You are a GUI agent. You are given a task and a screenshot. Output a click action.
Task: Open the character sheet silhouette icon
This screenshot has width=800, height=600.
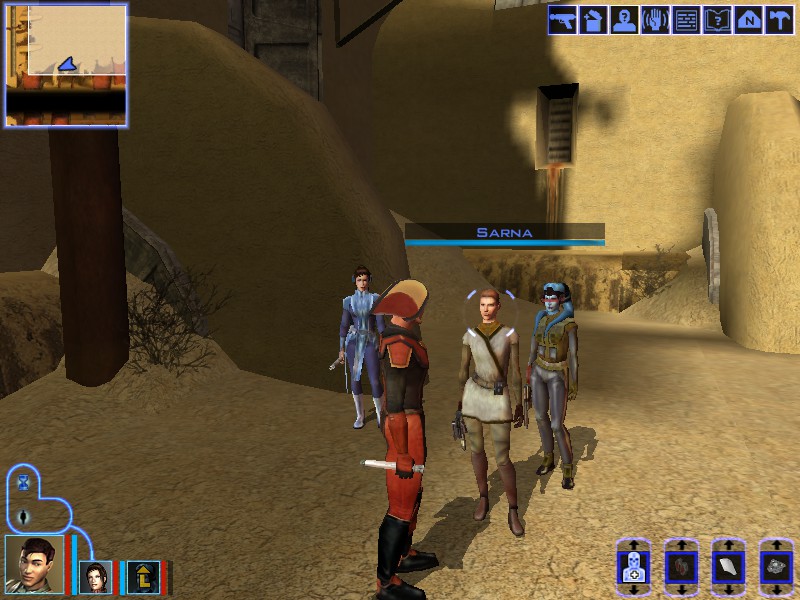pos(624,20)
